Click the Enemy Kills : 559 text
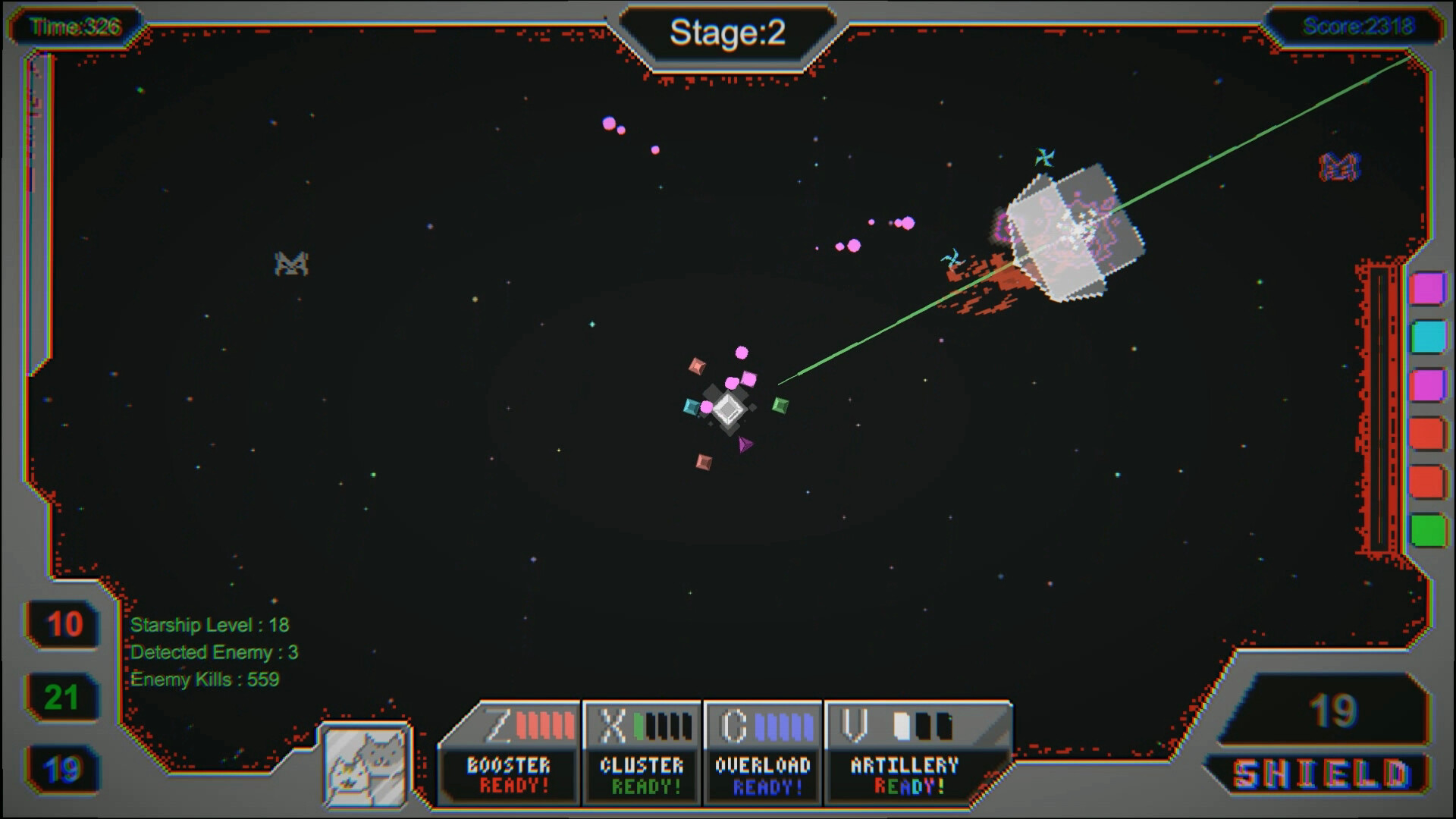The height and width of the screenshot is (819, 1456). [x=205, y=680]
